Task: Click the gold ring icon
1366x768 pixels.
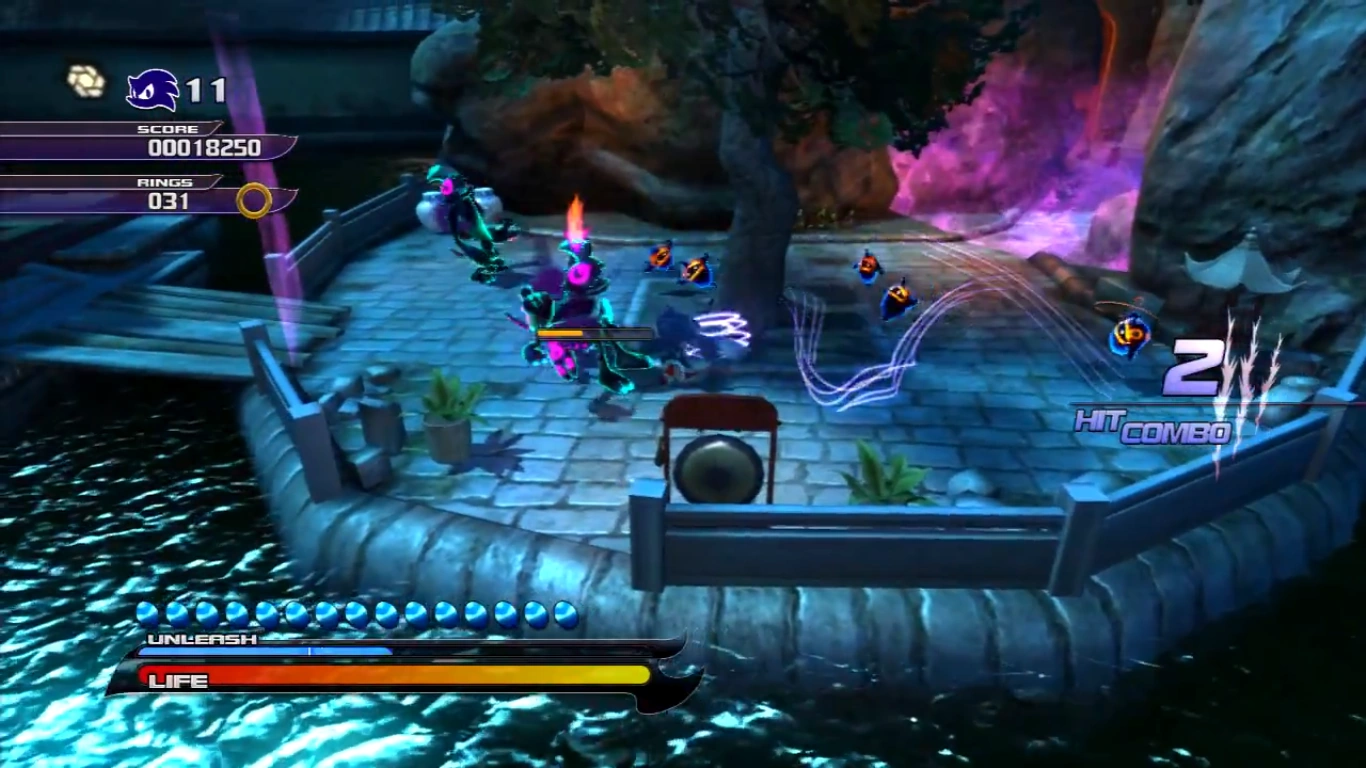Action: coord(254,200)
